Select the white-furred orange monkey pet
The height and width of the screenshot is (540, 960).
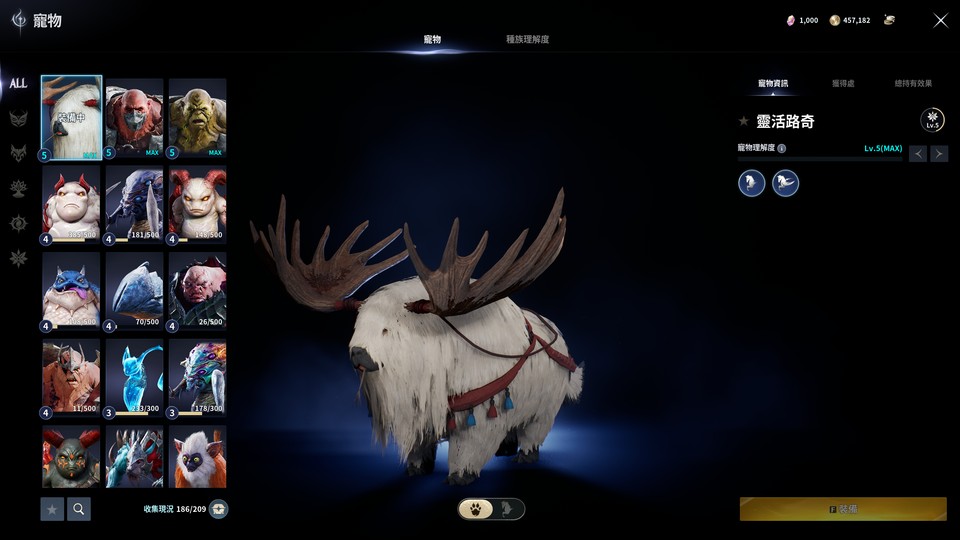pos(197,456)
